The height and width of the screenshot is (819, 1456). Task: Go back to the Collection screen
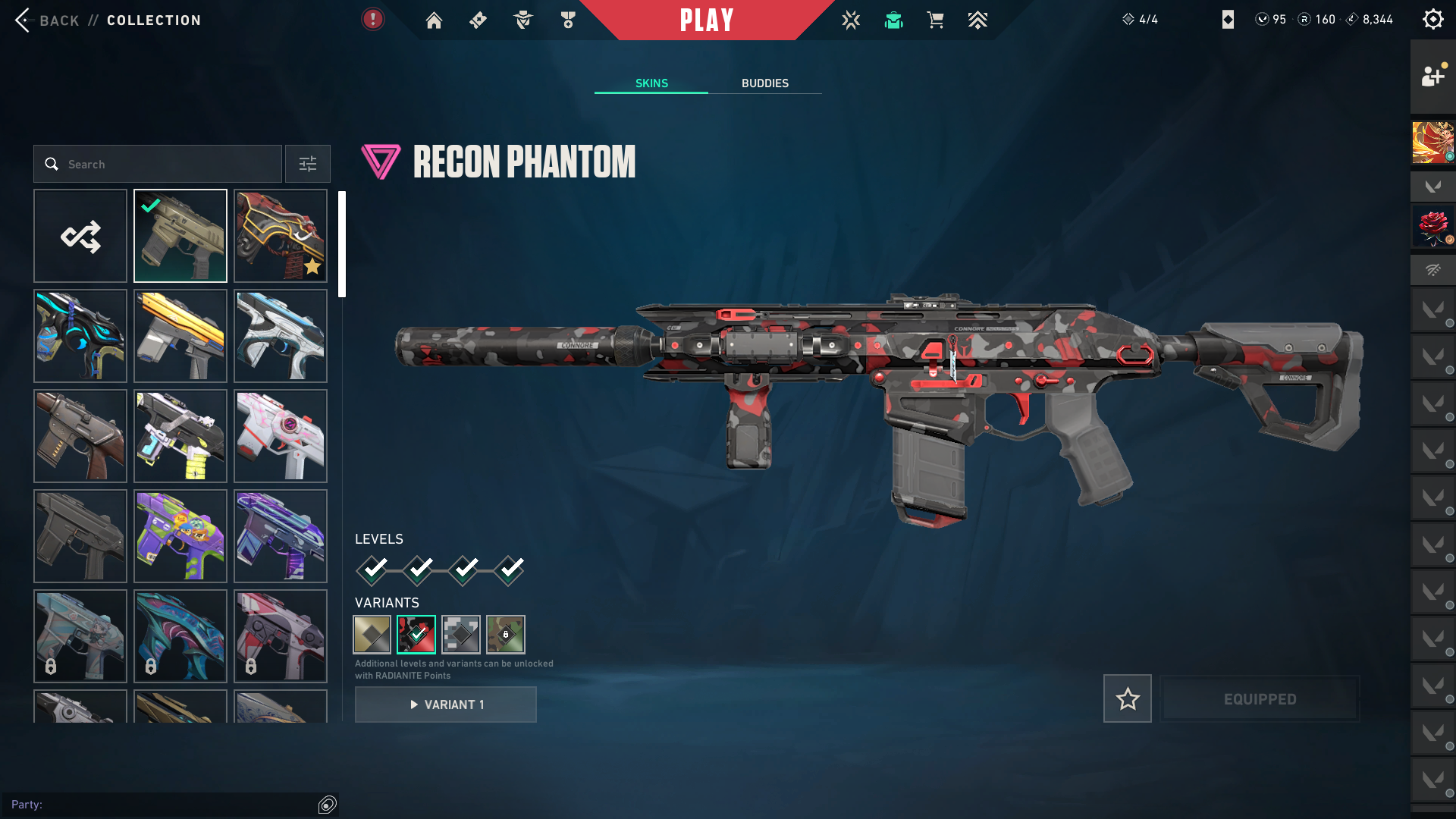[45, 20]
